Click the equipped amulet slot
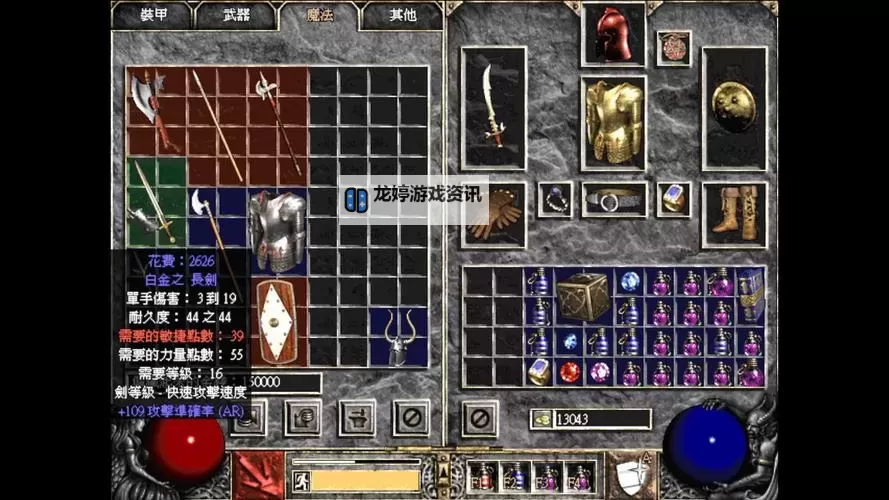The image size is (889, 500). 674,47
